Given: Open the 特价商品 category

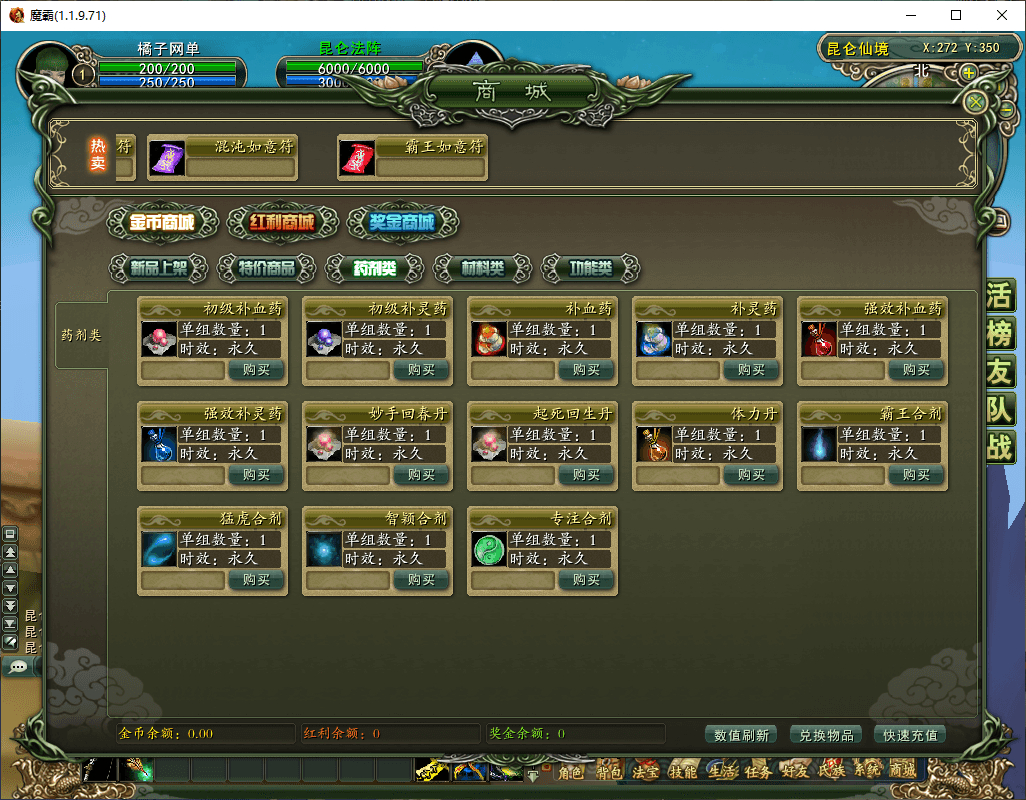Looking at the screenshot, I should (267, 268).
